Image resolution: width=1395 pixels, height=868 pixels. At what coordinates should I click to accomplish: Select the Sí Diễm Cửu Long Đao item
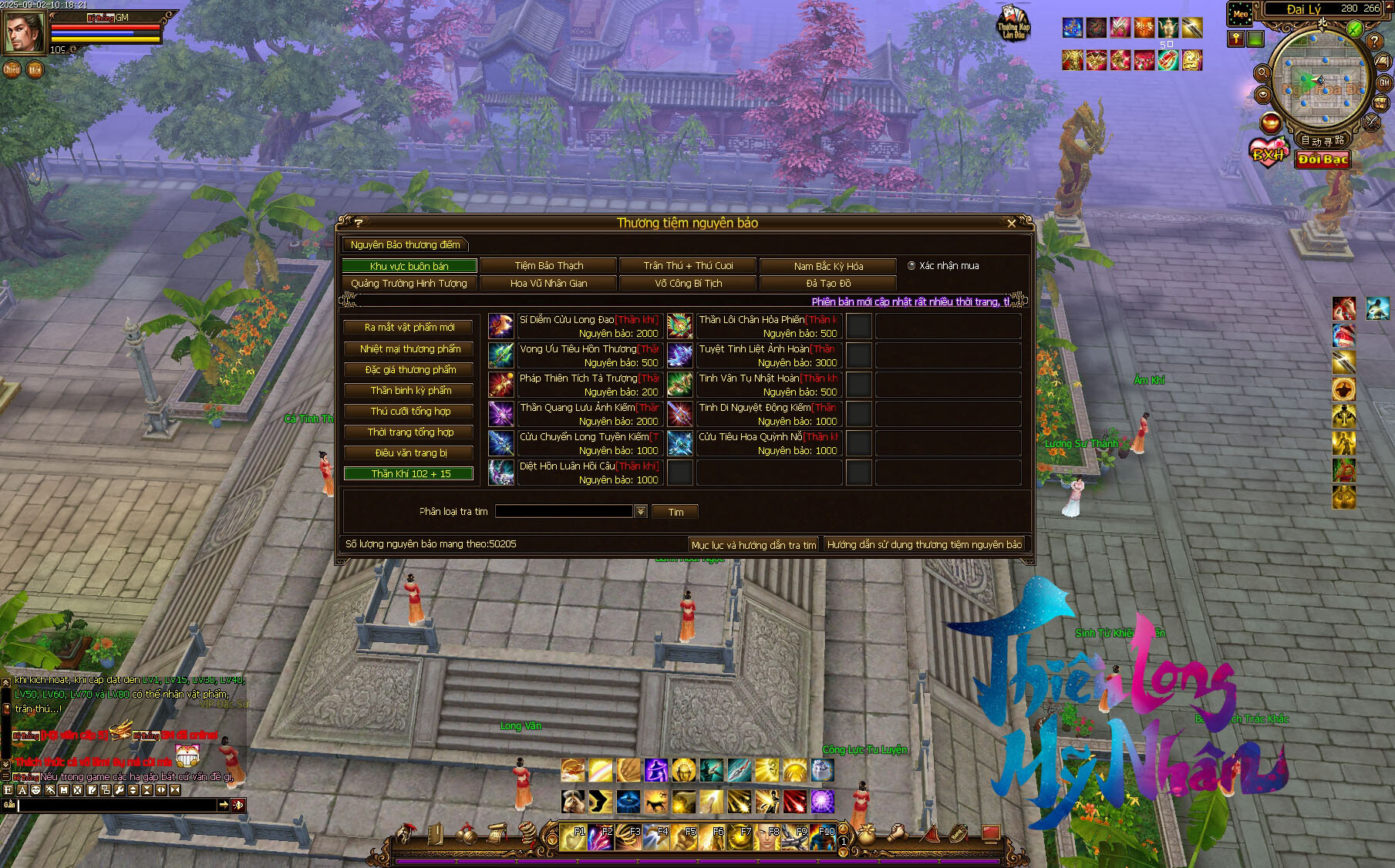588,326
